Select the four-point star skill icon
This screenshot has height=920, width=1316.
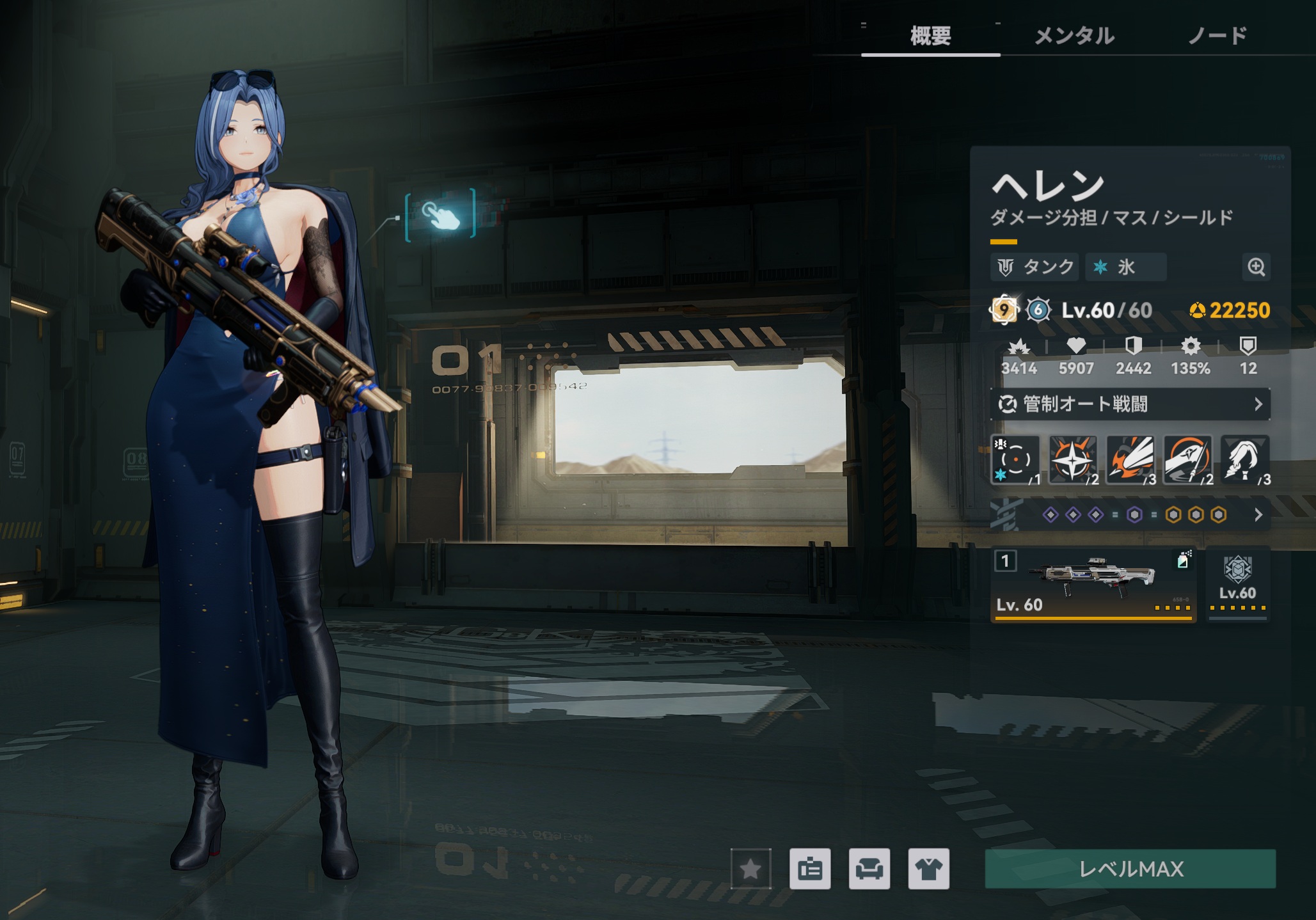click(1073, 460)
